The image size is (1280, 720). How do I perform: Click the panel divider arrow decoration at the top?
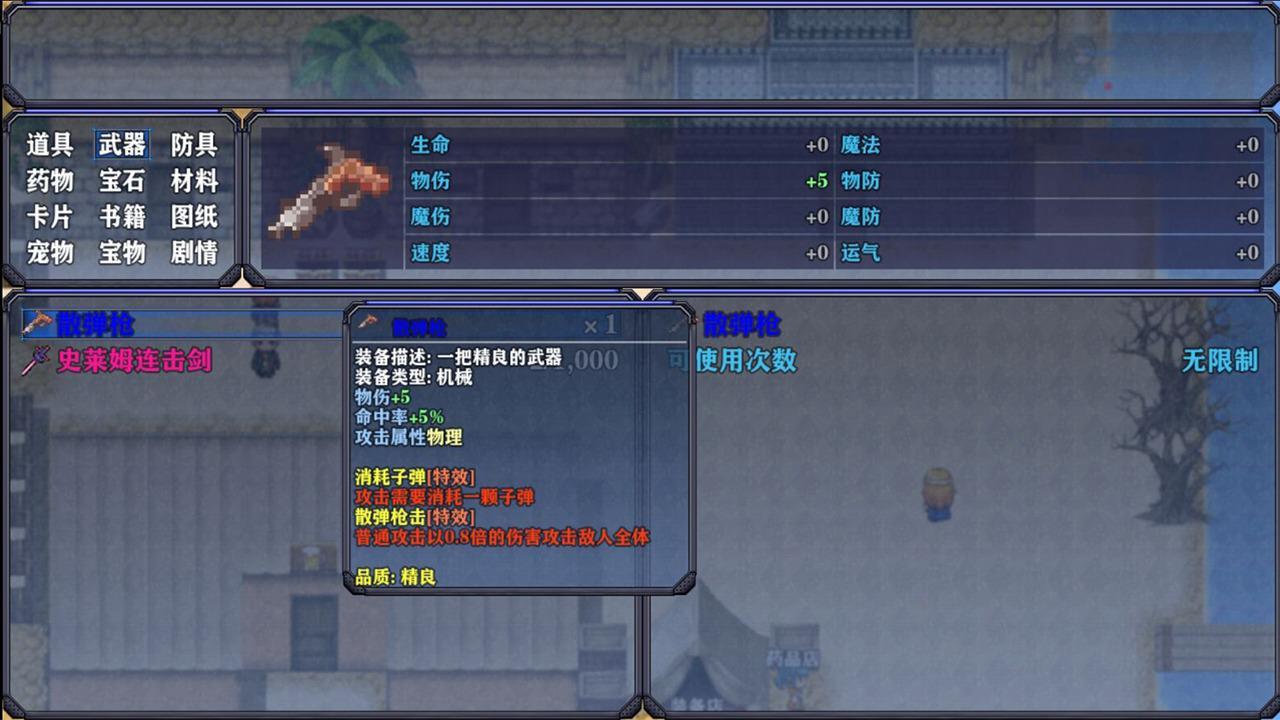point(638,291)
